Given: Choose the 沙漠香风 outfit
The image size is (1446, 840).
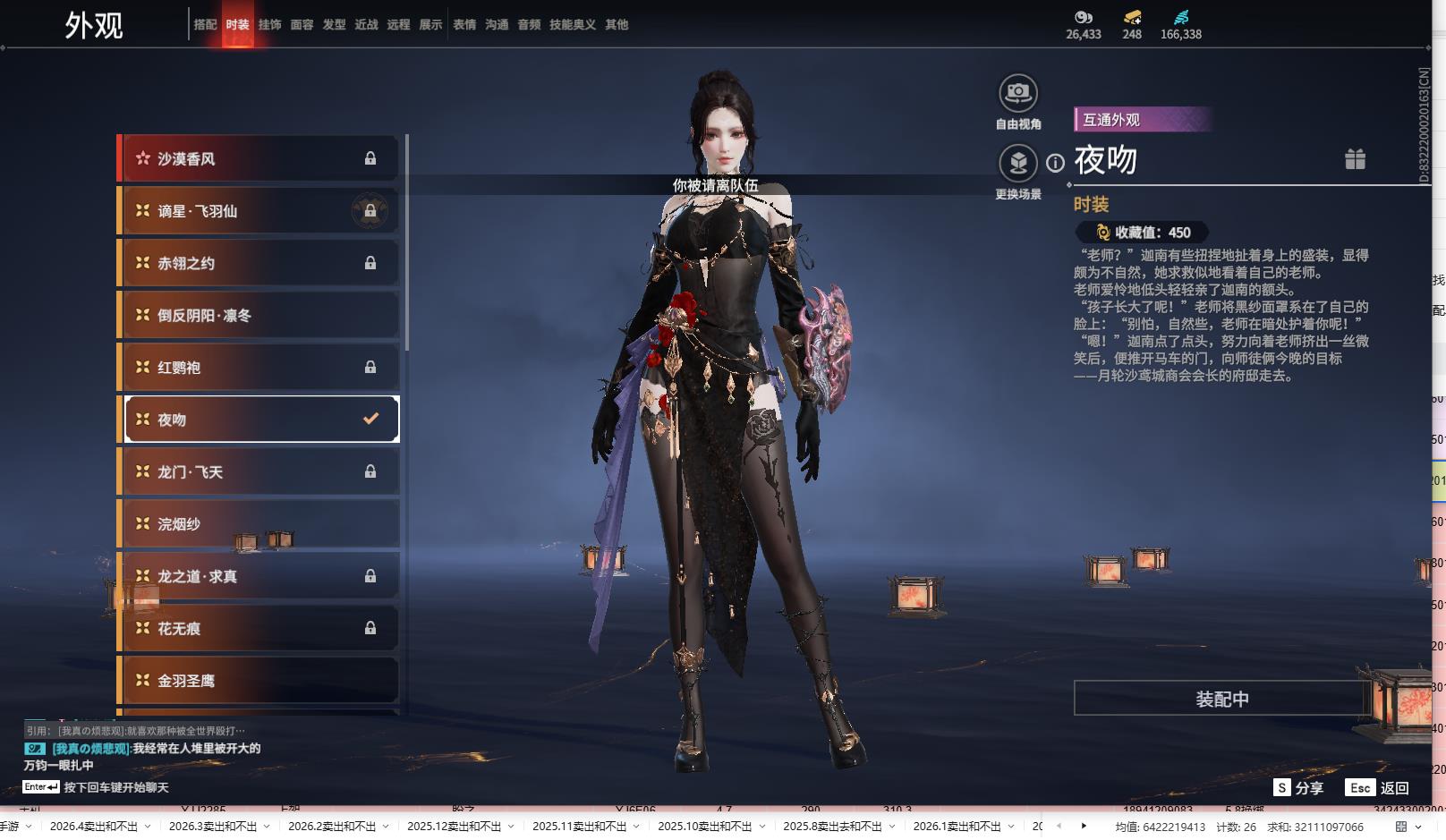Looking at the screenshot, I should click(259, 159).
